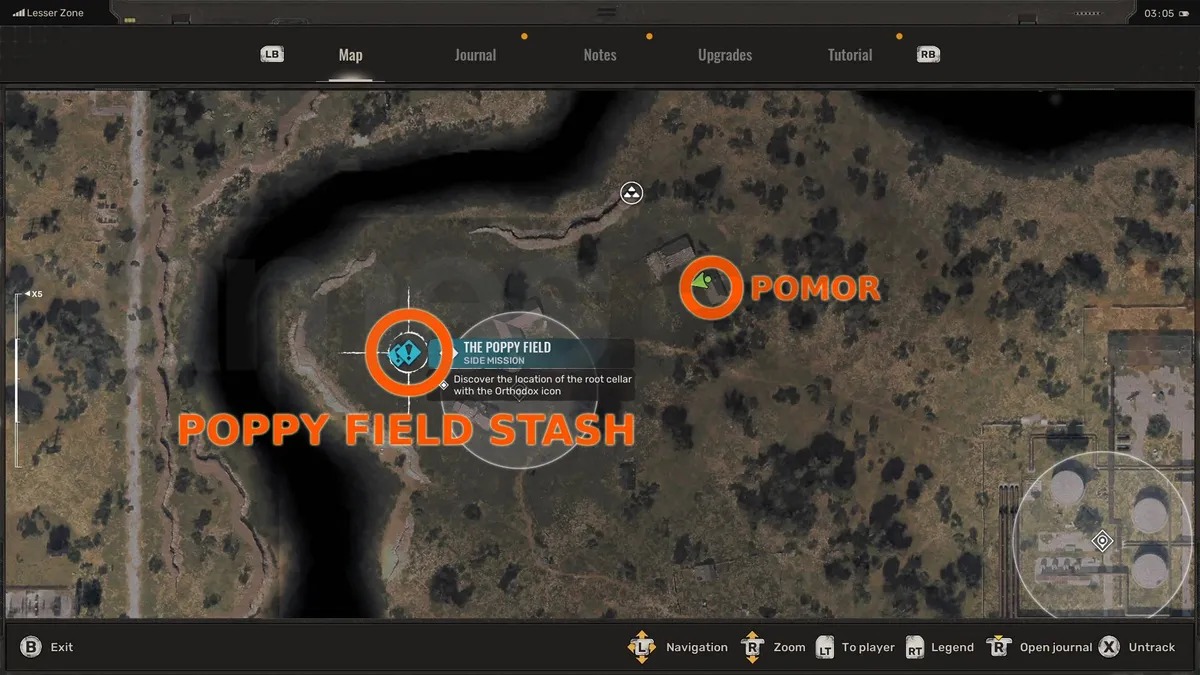Open the Tutorial tab
1200x675 pixels.
pyautogui.click(x=850, y=55)
